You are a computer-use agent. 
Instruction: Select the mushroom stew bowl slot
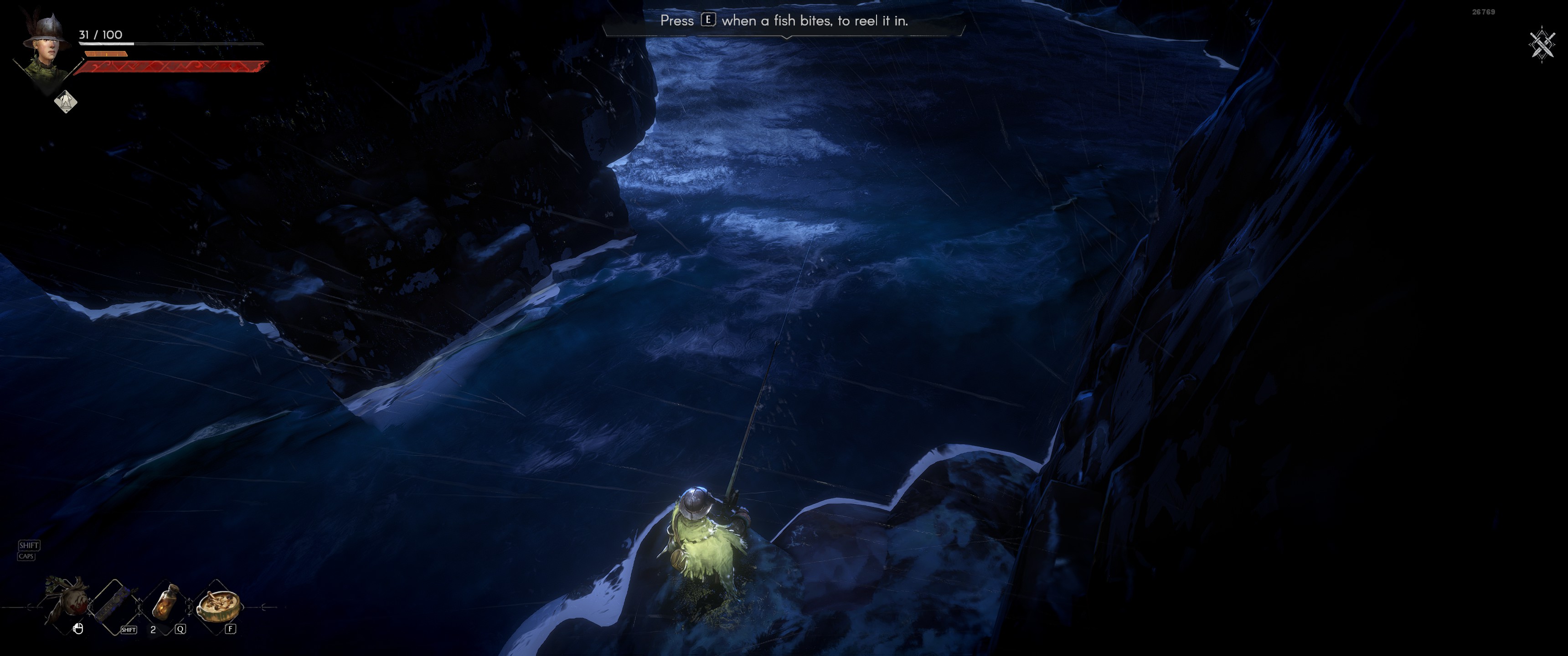[218, 603]
